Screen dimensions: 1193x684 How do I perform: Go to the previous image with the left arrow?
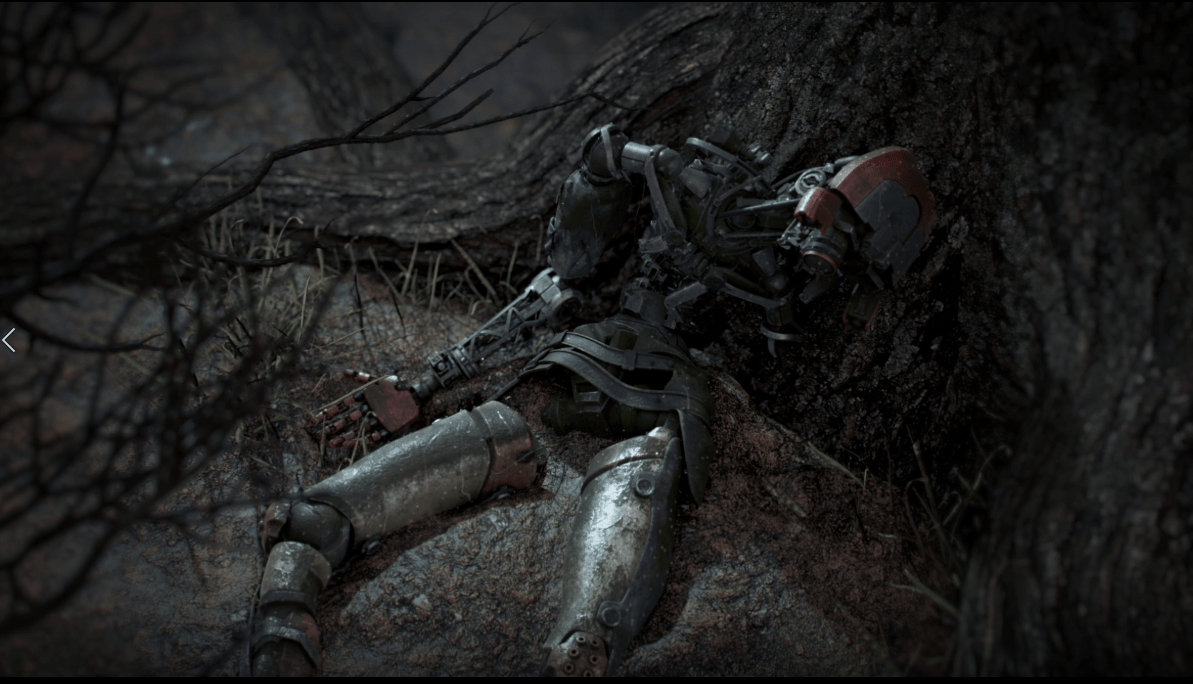(9, 341)
